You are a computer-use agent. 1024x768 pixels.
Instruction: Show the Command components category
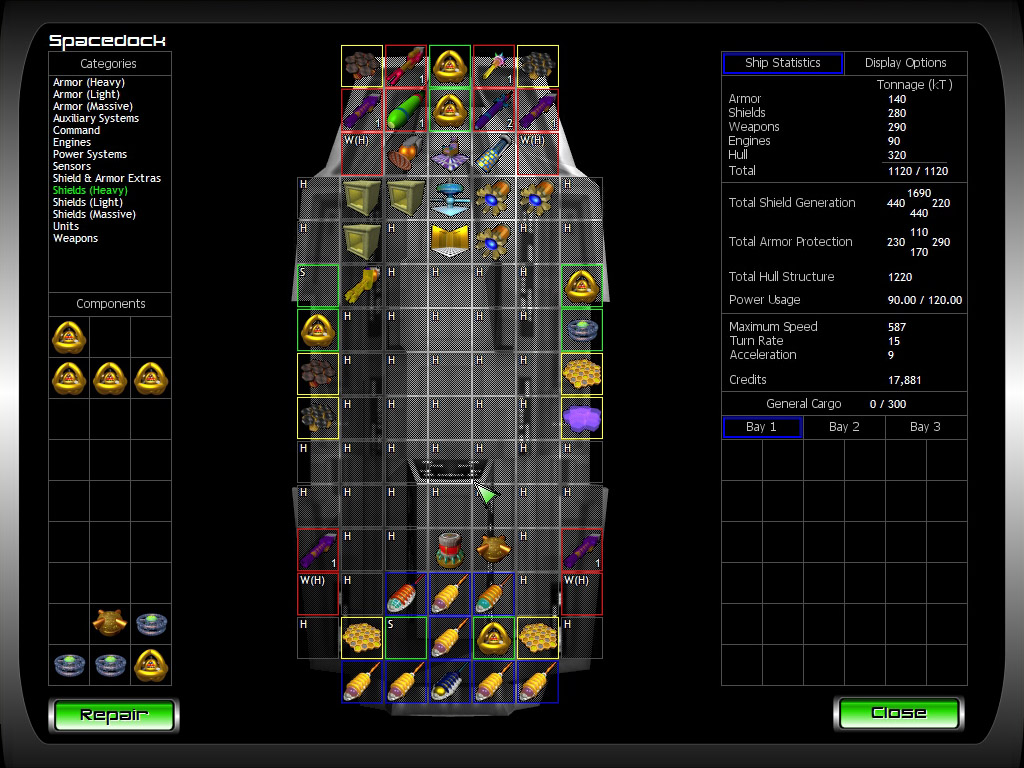[x=76, y=130]
